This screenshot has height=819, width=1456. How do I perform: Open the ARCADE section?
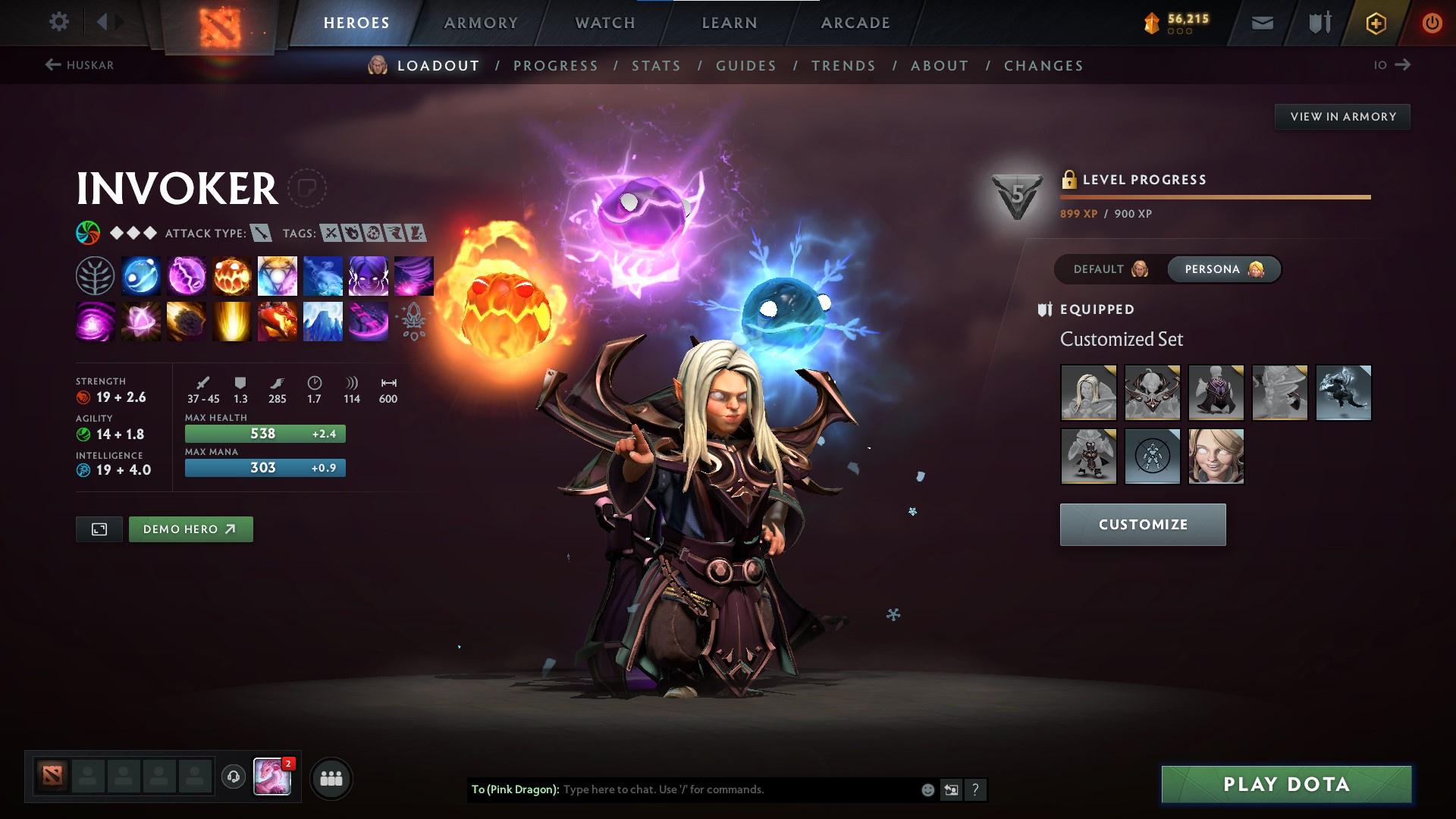click(855, 22)
